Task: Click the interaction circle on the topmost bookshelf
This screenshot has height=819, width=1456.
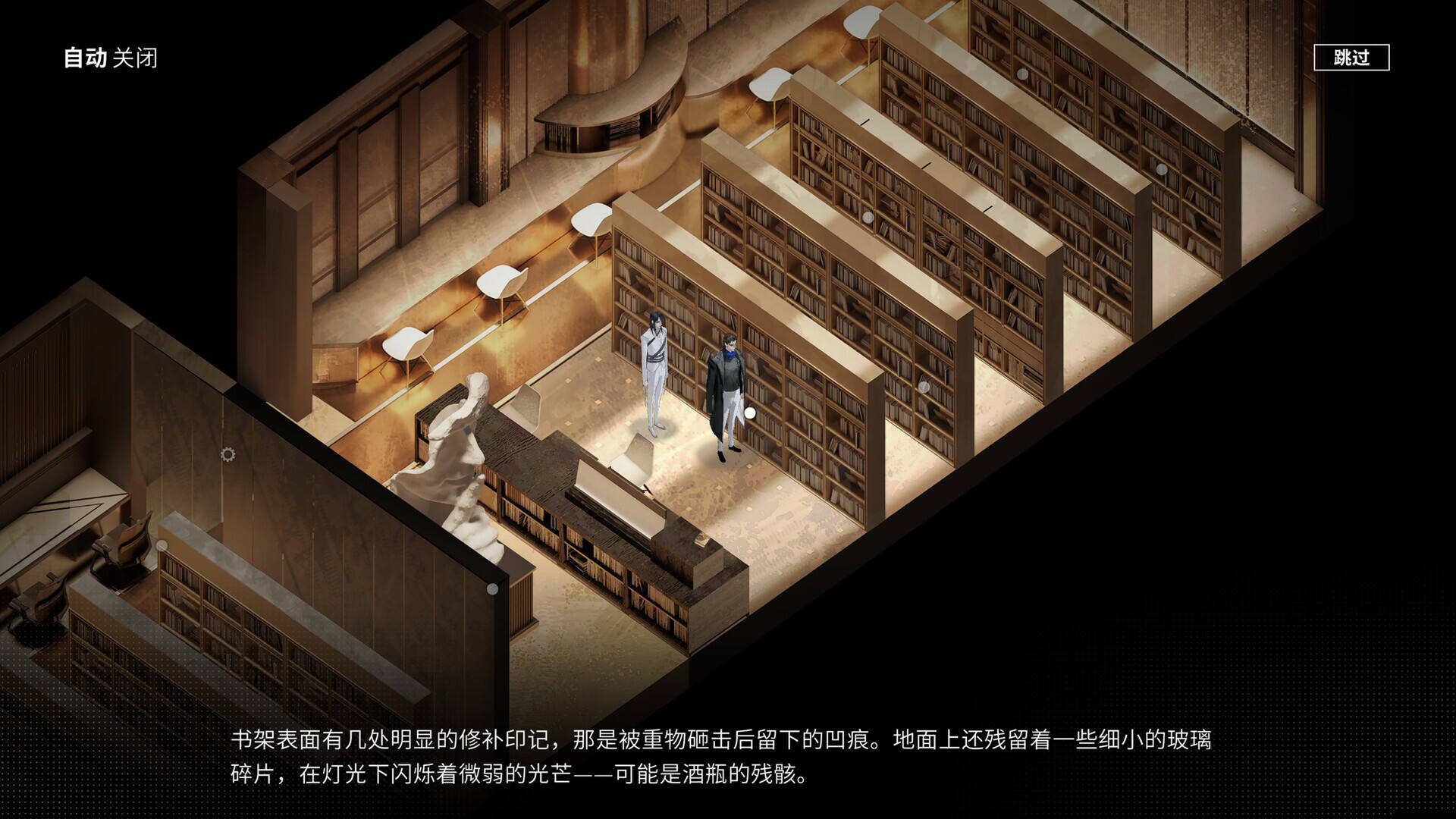Action: [x=1022, y=74]
